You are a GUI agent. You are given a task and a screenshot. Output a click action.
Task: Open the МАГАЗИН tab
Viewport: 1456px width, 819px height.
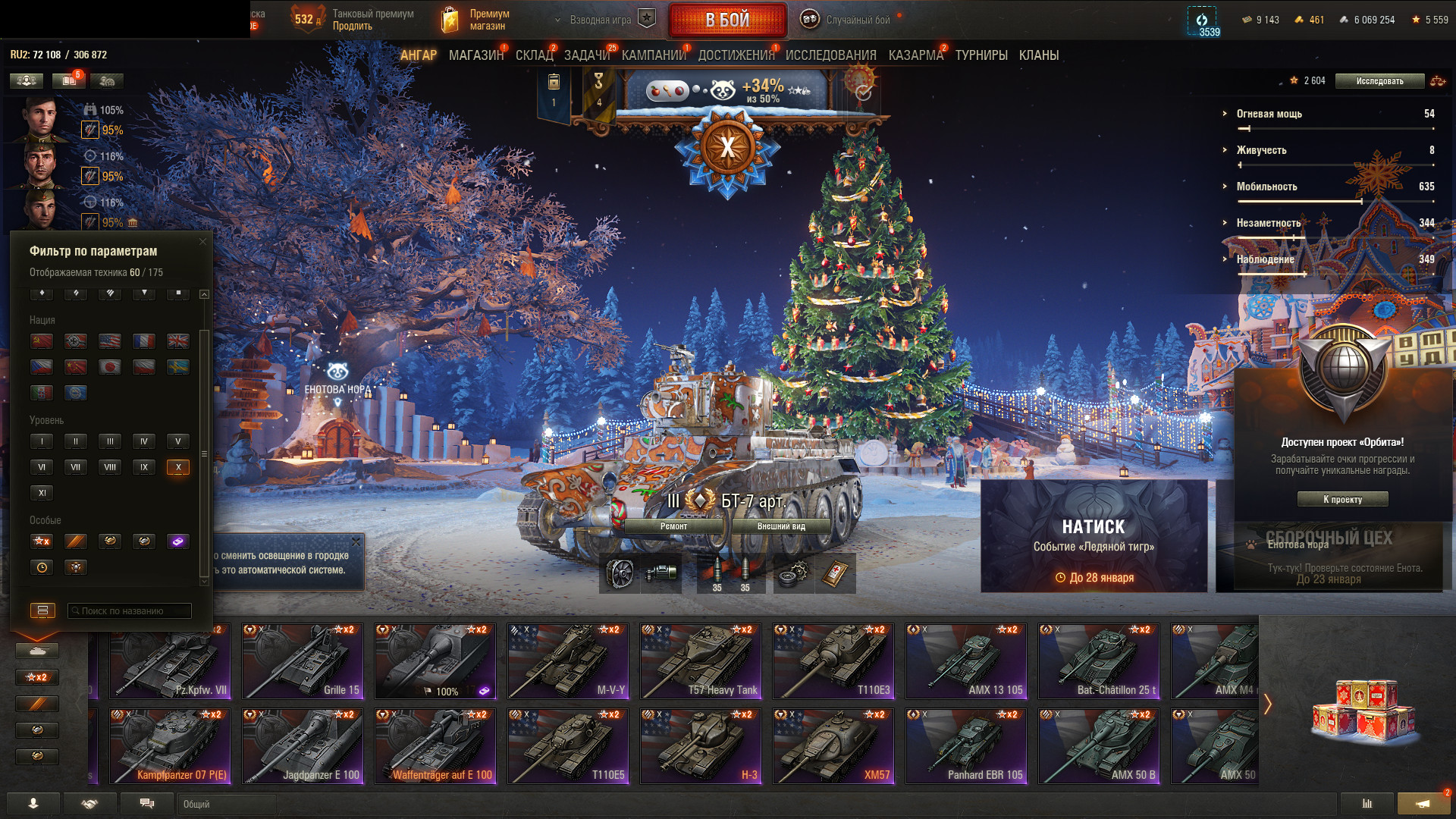pos(475,55)
